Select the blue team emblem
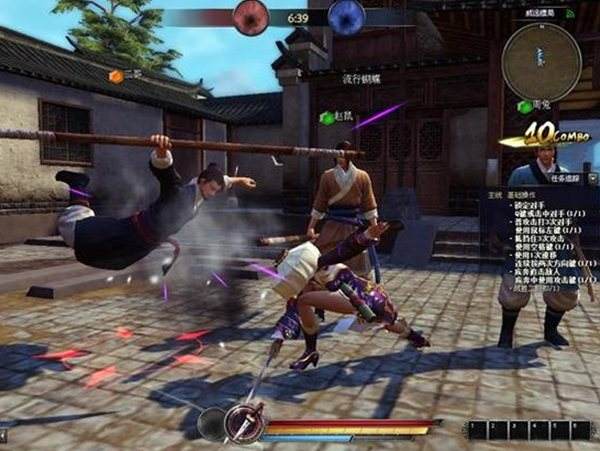600x451 pixels. pos(346,17)
